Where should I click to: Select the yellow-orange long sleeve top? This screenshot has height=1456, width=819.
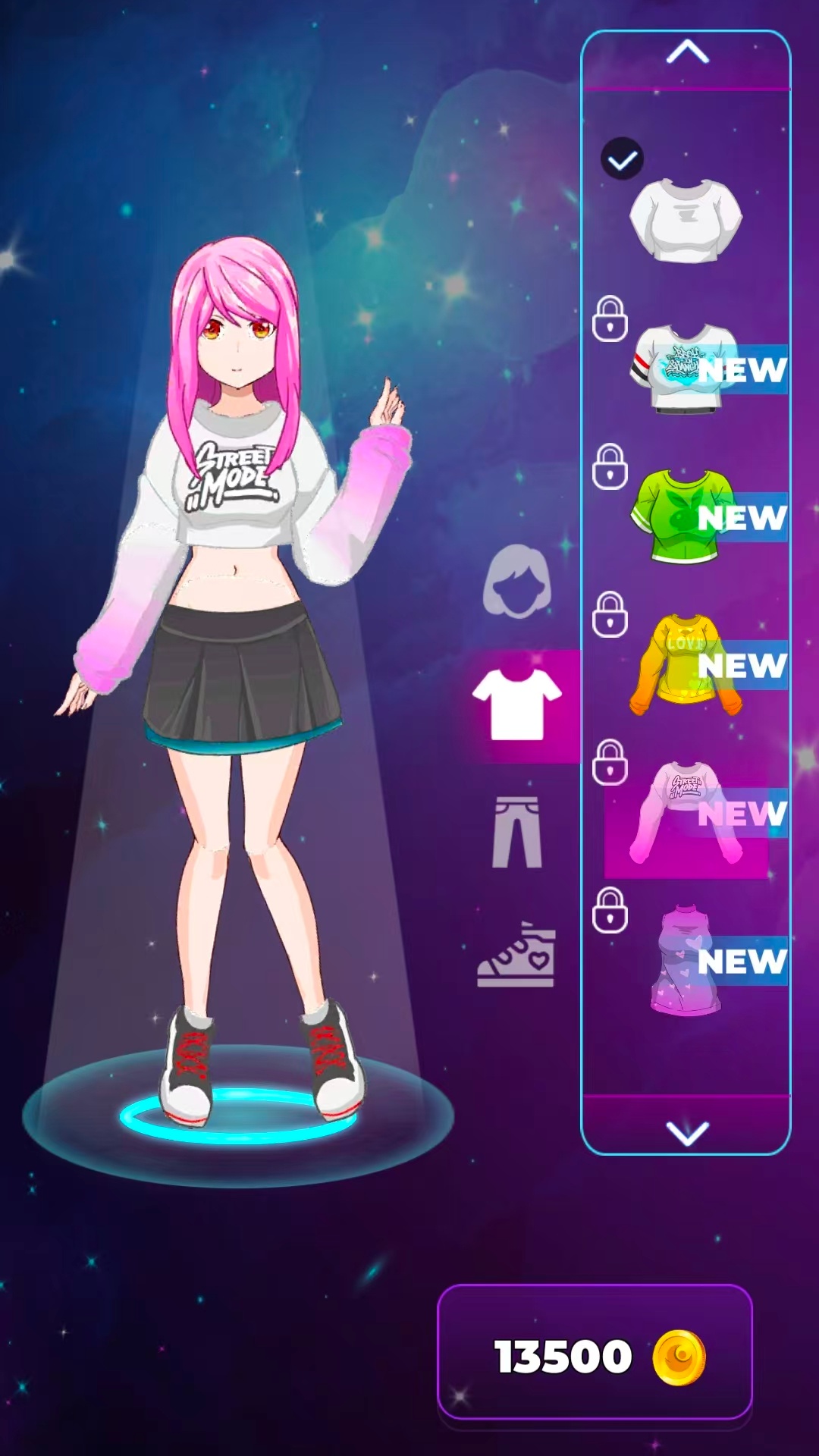click(684, 665)
